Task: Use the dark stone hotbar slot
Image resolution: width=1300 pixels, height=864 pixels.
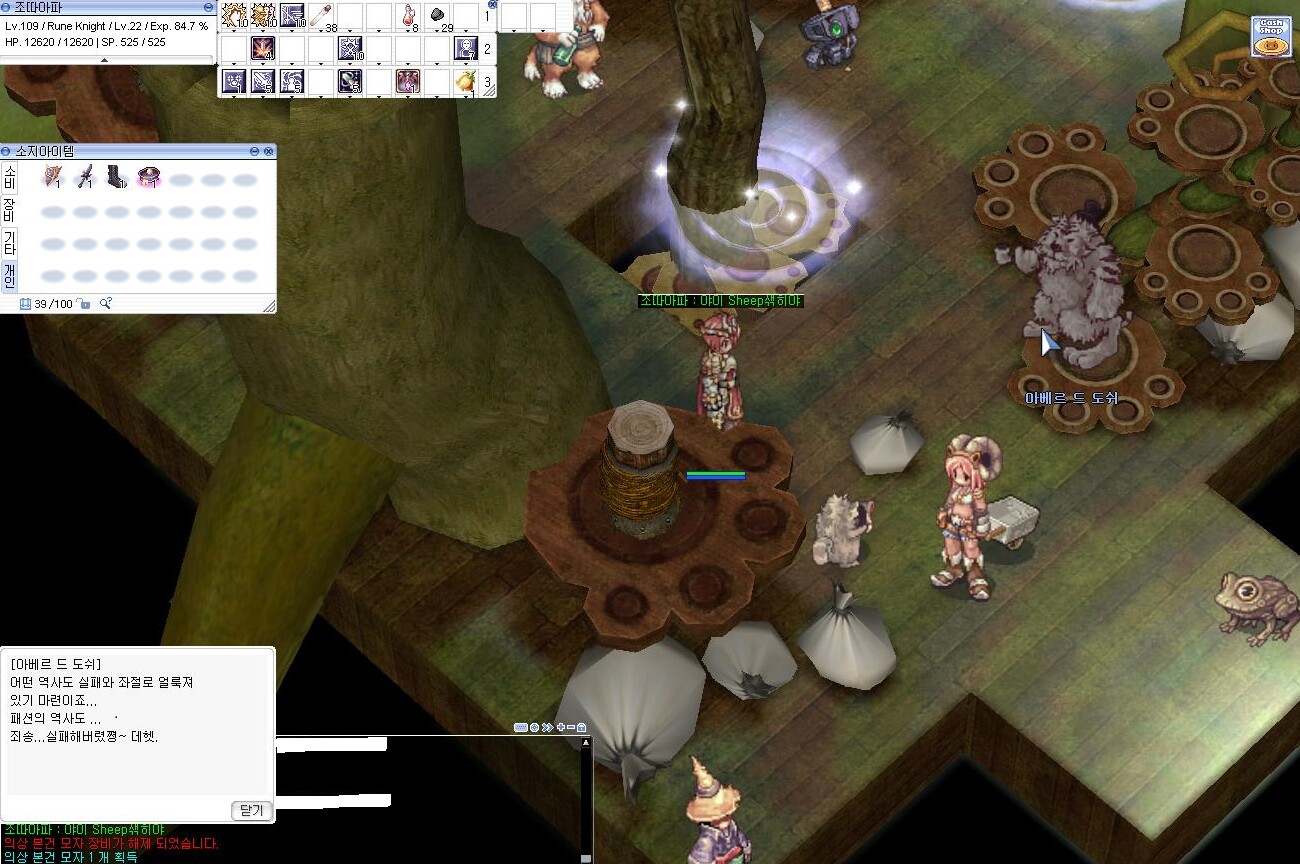Action: 437,15
